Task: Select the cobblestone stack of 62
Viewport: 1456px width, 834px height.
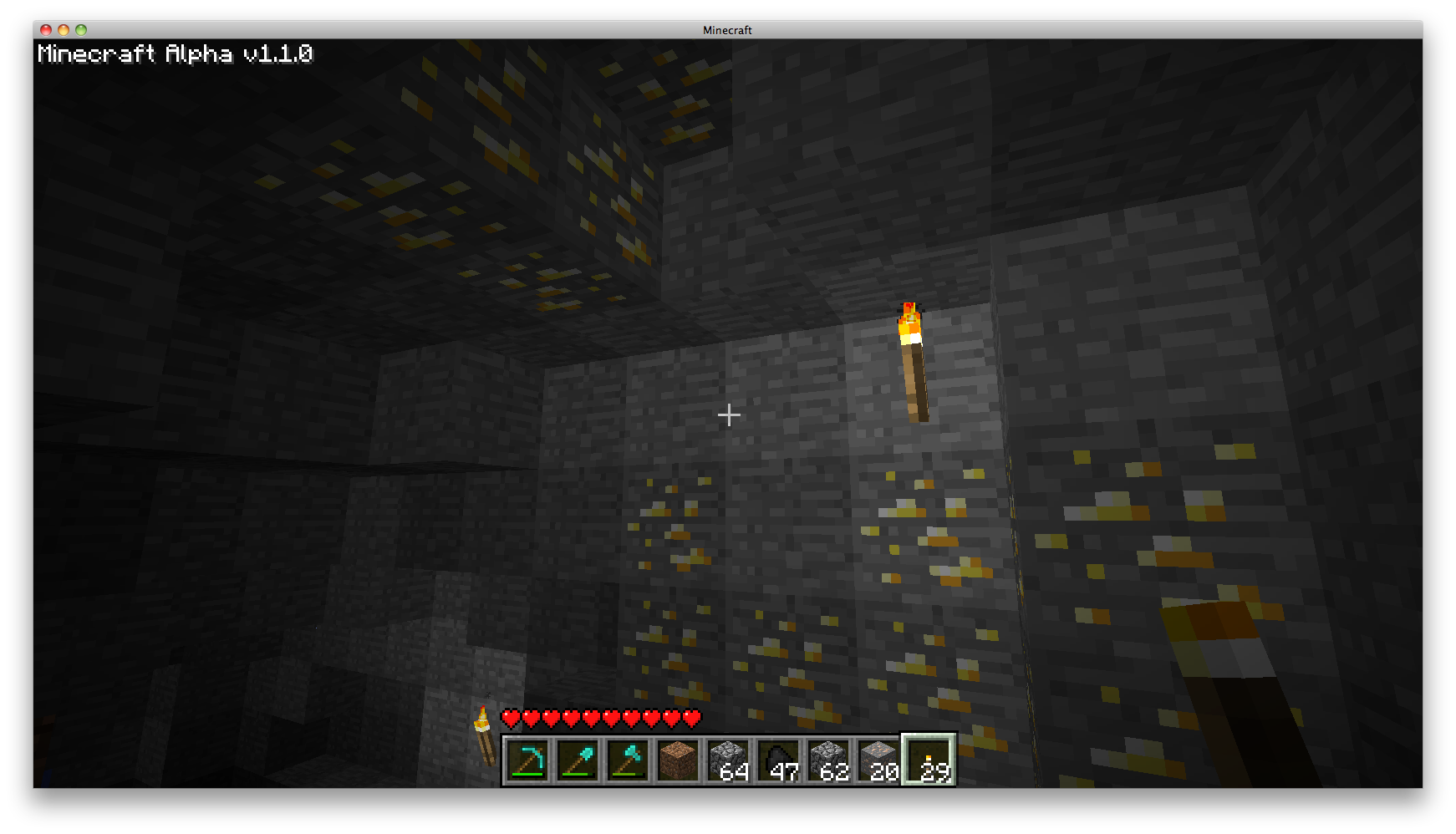Action: tap(829, 760)
